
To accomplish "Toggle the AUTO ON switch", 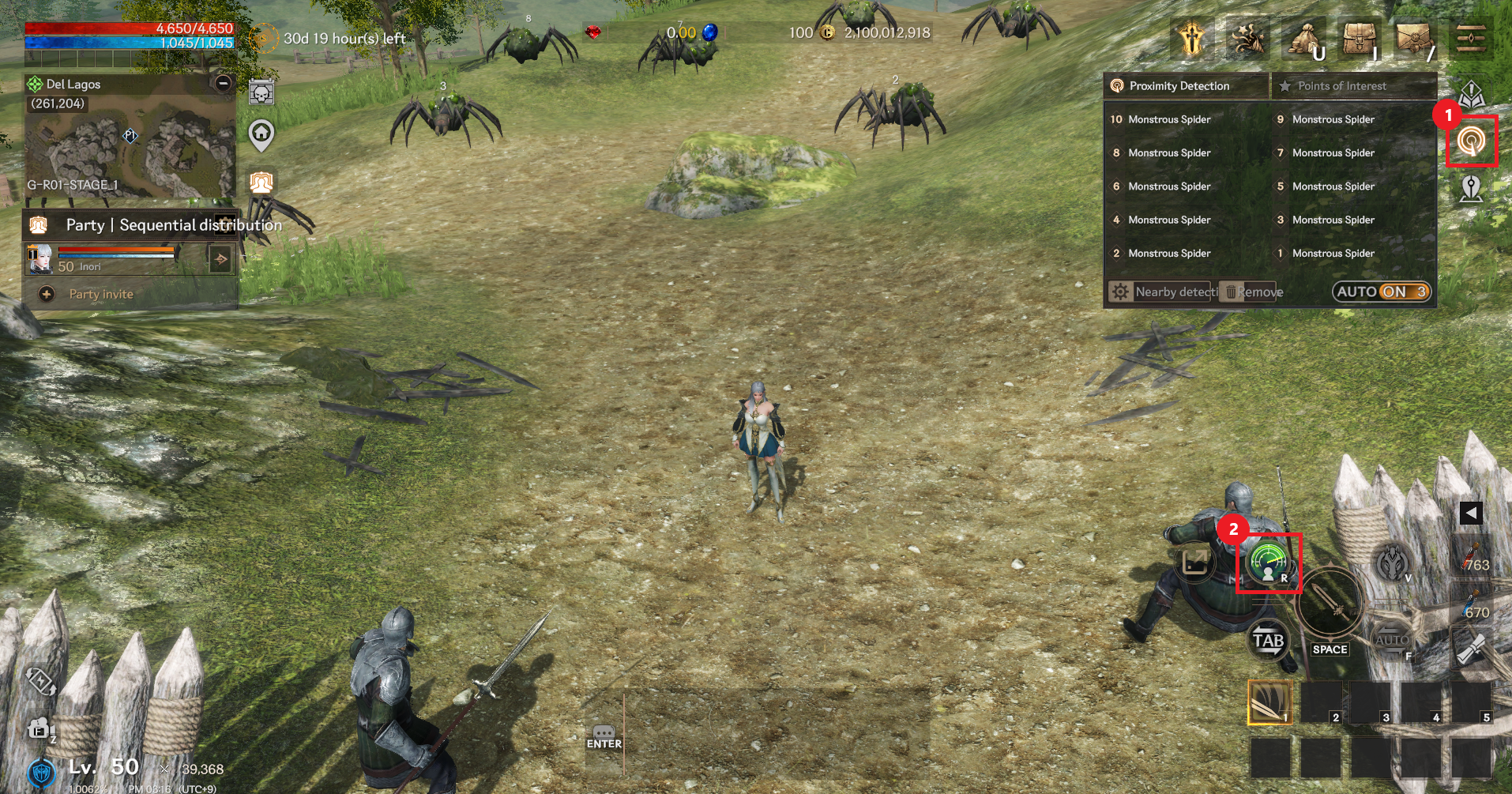I will tap(1382, 292).
